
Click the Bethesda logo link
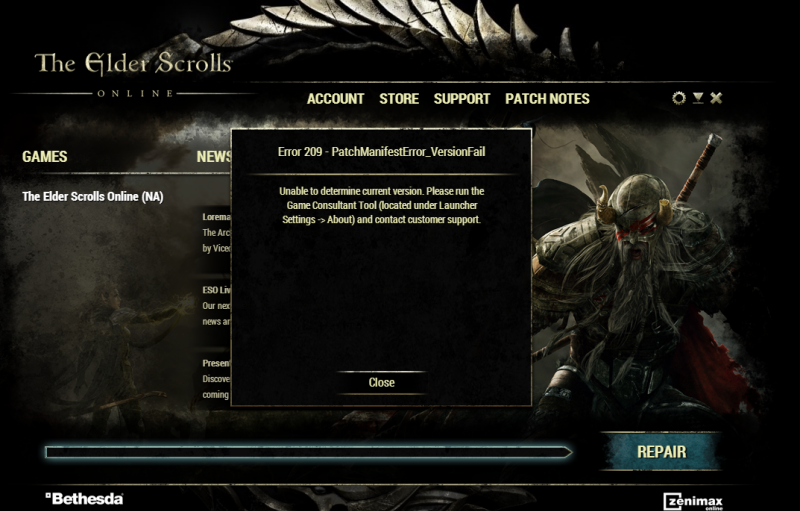pos(84,498)
